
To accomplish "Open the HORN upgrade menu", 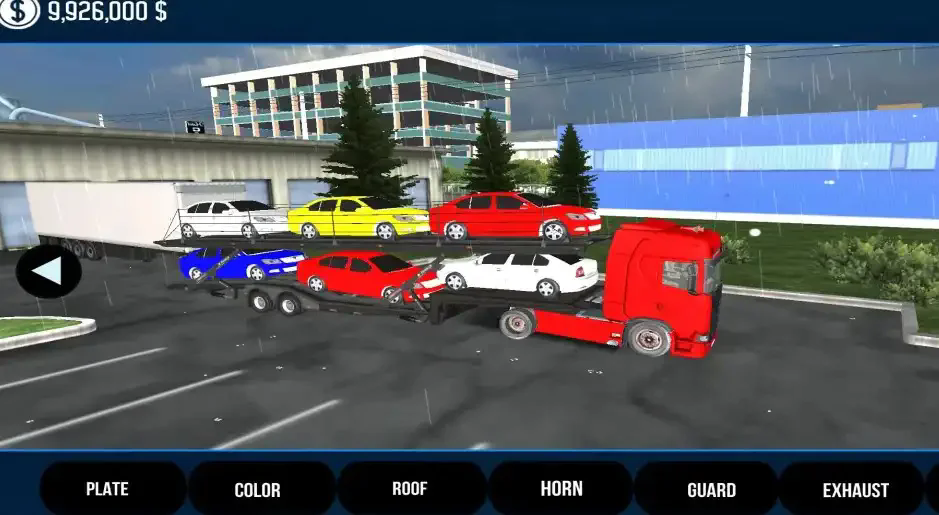I will click(560, 489).
